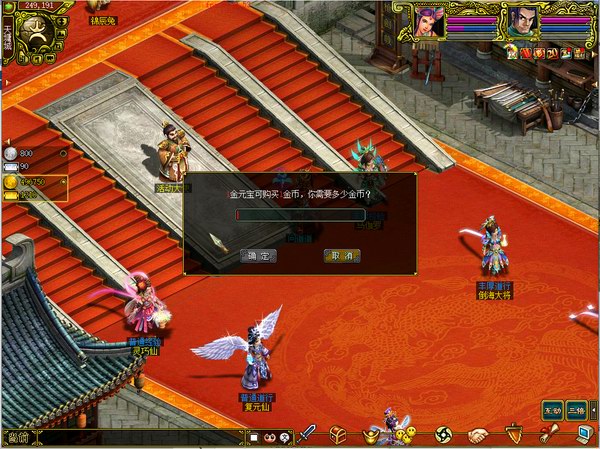Open the treasure chest inventory icon
This screenshot has width=600, height=449.
338,434
